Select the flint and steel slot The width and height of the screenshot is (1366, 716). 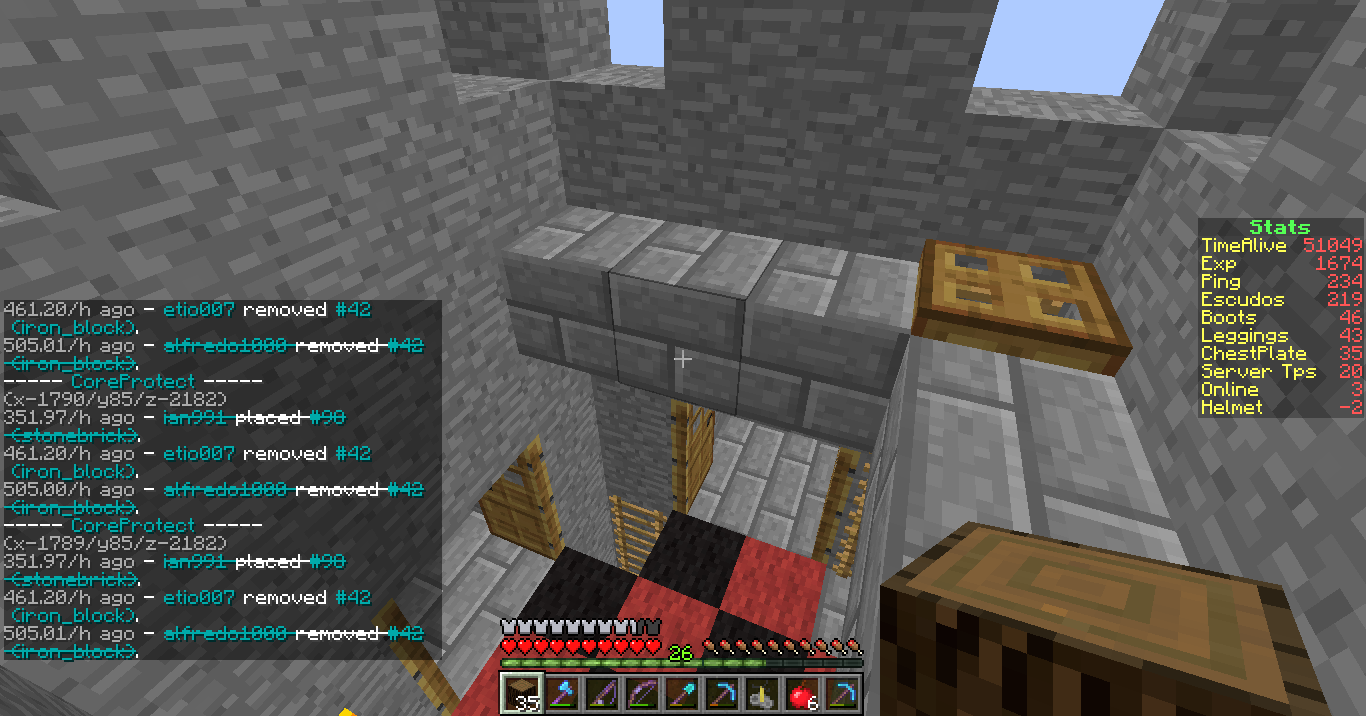(x=761, y=693)
